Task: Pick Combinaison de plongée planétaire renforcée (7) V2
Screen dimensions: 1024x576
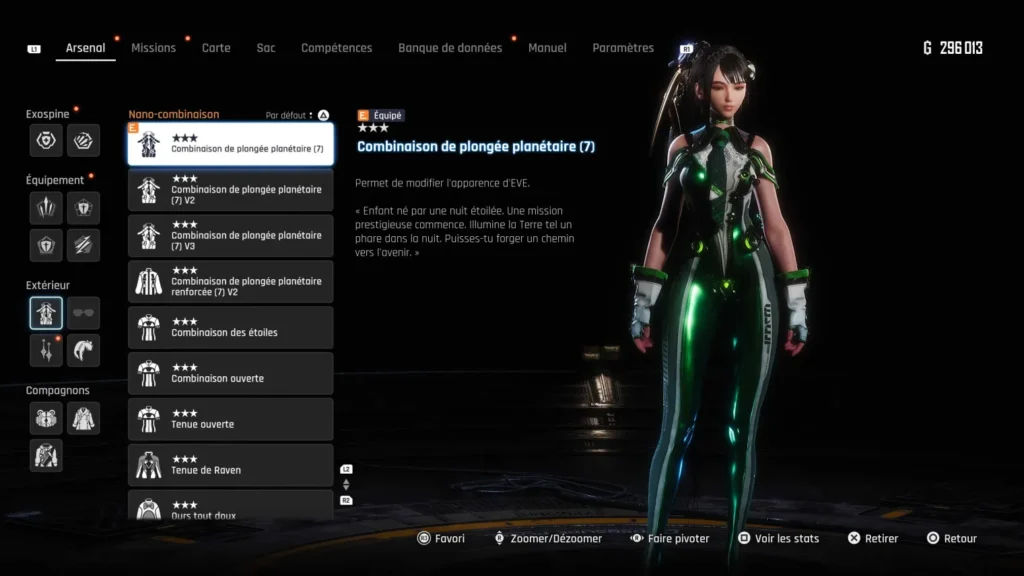Action: pyautogui.click(x=231, y=282)
